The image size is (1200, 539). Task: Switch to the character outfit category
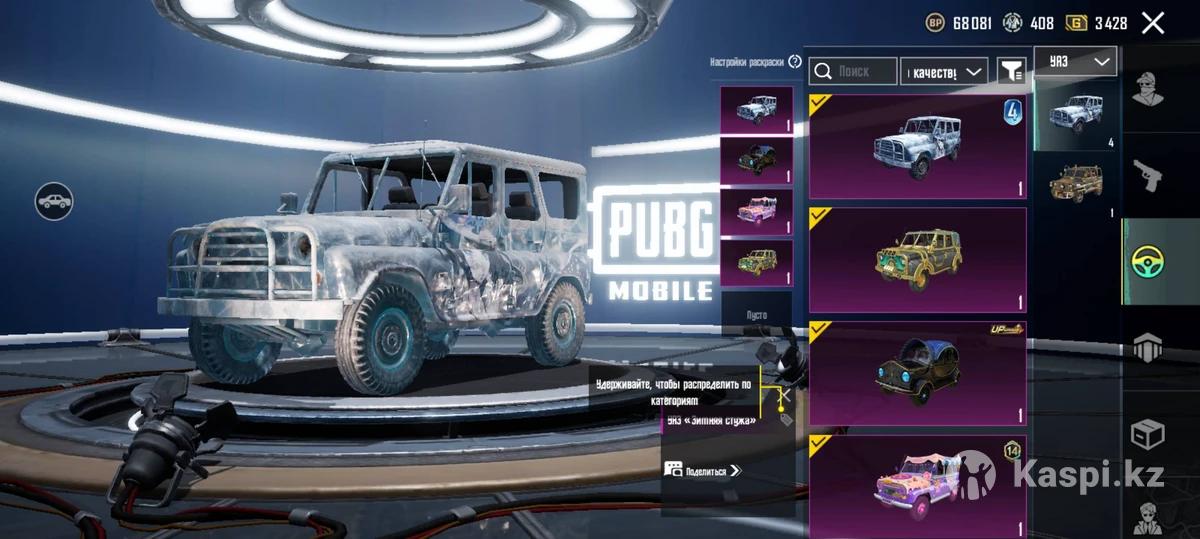pos(1148,92)
